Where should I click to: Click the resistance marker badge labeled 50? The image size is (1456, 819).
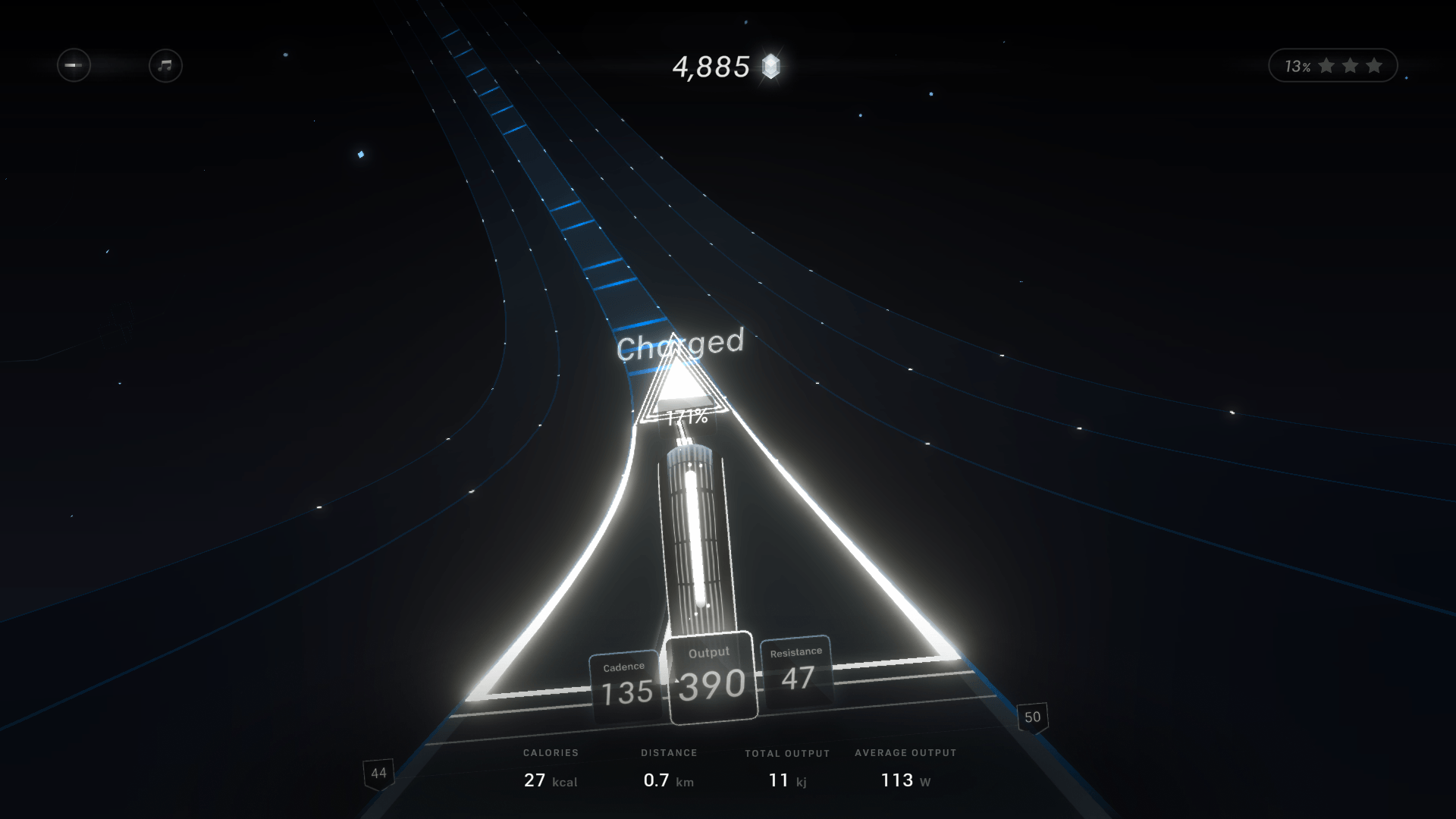pyautogui.click(x=1031, y=716)
